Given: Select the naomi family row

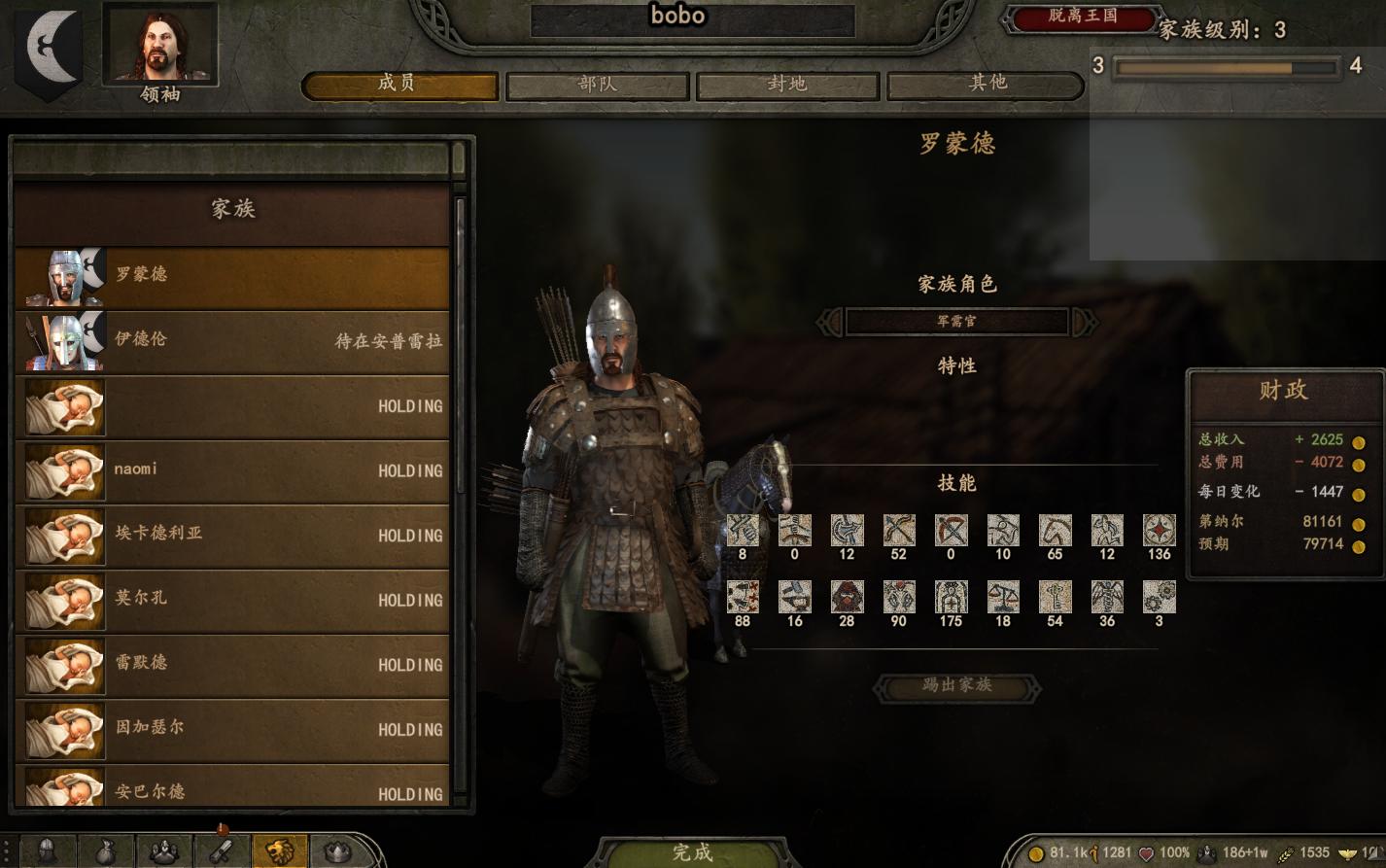Looking at the screenshot, I should pyautogui.click(x=231, y=470).
